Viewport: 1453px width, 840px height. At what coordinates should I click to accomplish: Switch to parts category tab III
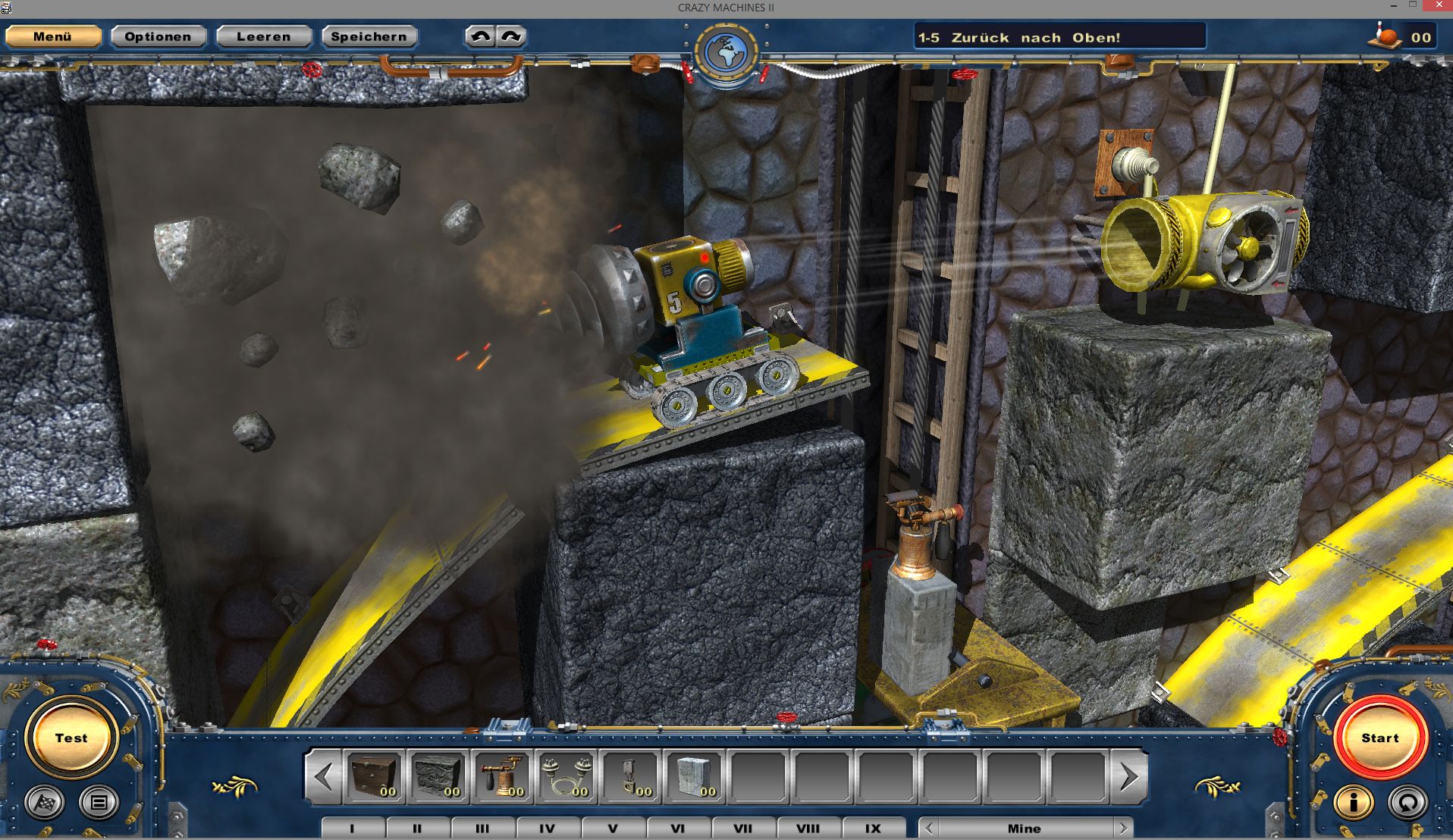[x=482, y=828]
